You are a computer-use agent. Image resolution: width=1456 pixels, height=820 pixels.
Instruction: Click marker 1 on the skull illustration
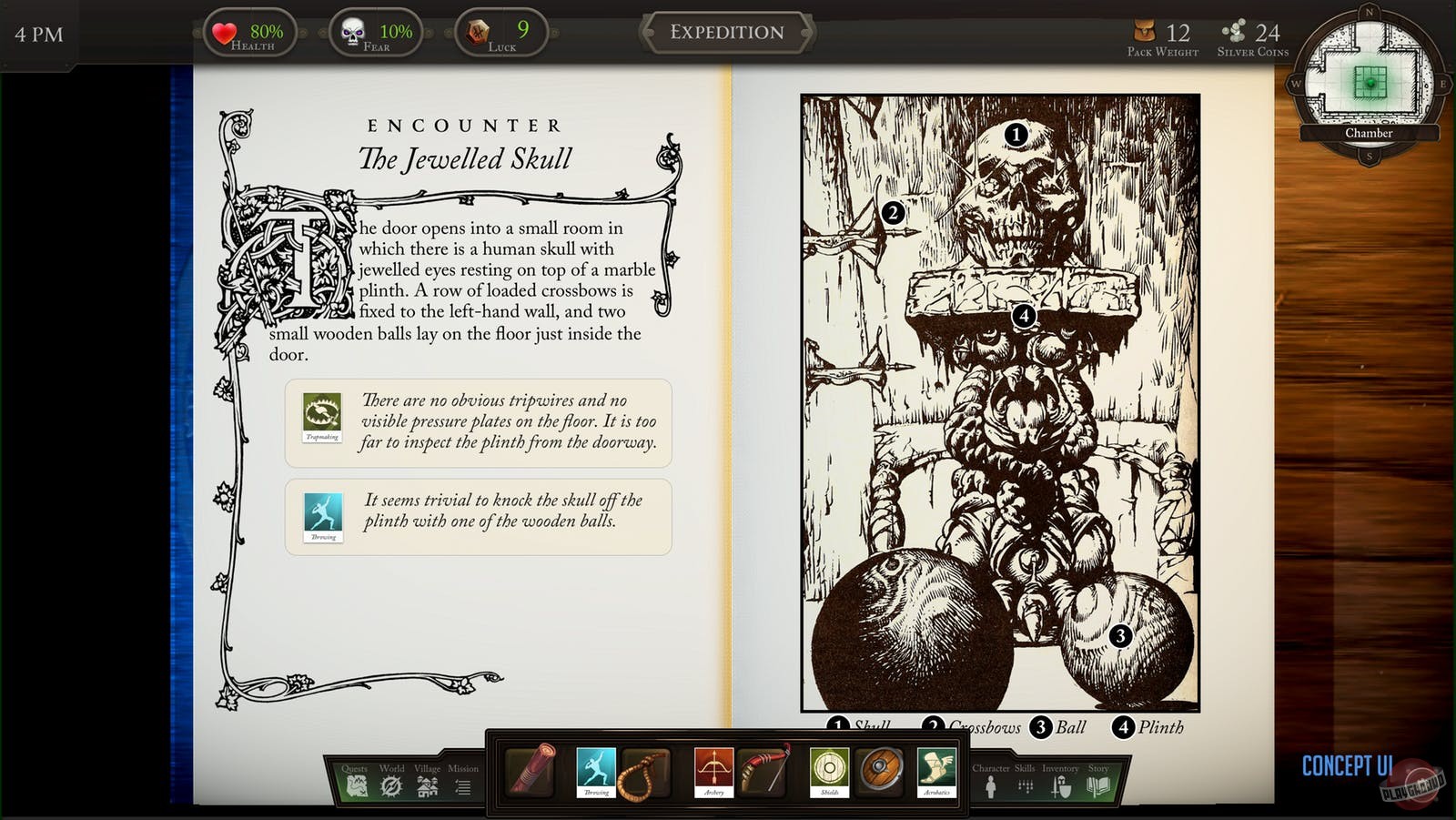[x=1016, y=135]
